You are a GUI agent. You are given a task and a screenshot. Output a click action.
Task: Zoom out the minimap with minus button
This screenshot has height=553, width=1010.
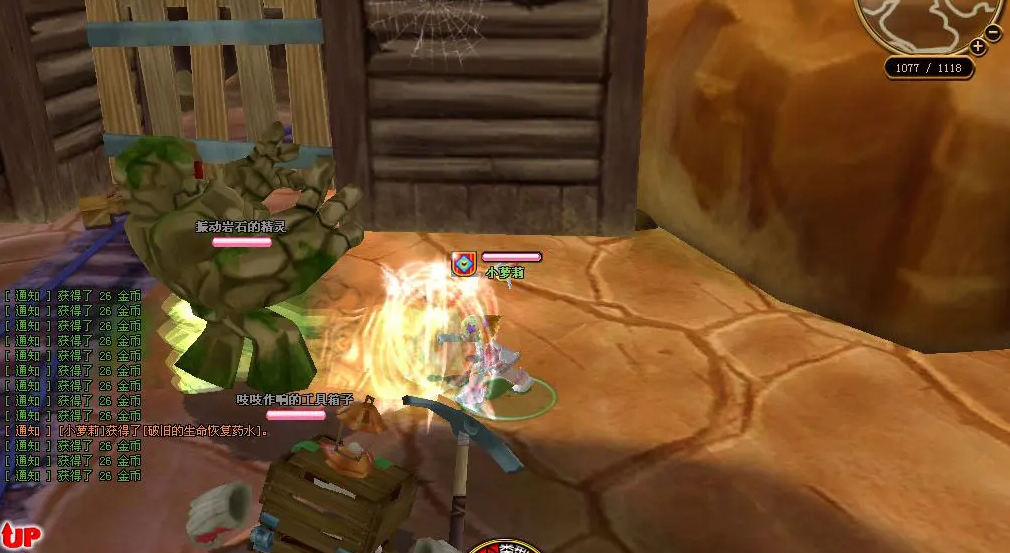(x=993, y=32)
